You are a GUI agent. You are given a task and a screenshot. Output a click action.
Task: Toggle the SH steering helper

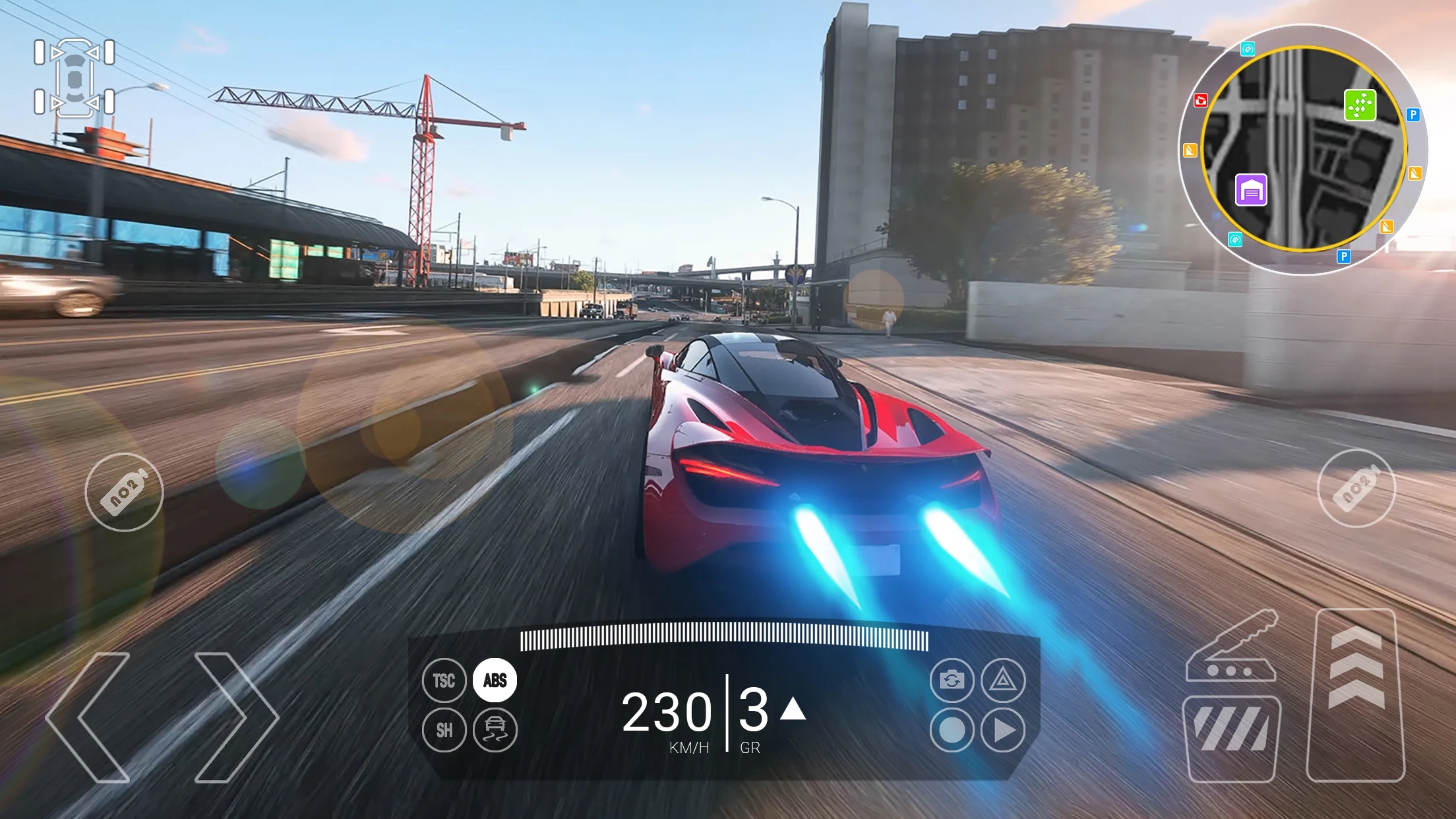(444, 731)
